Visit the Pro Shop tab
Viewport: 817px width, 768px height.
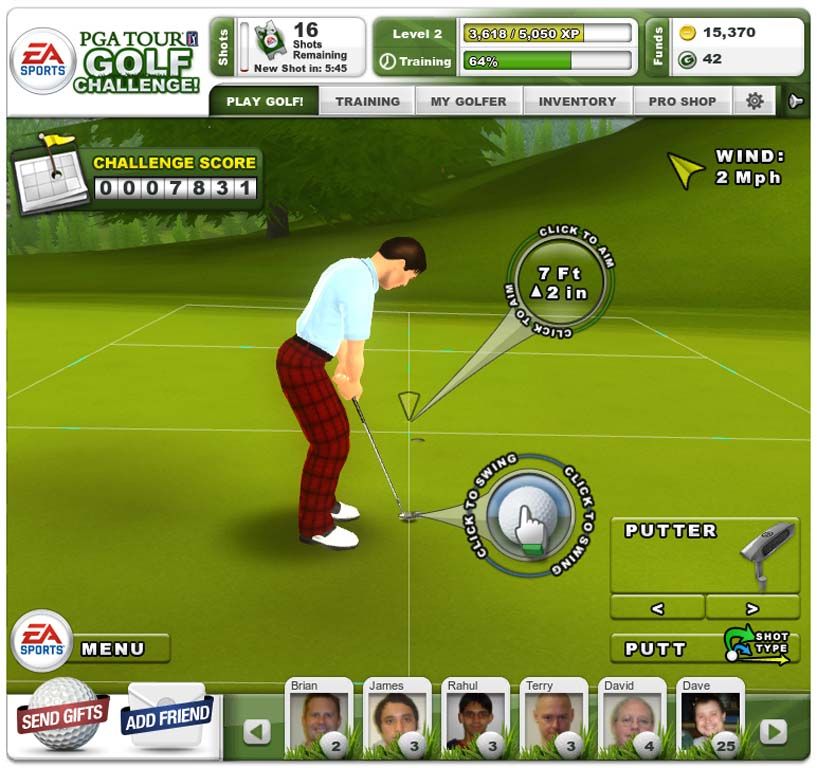coord(682,101)
